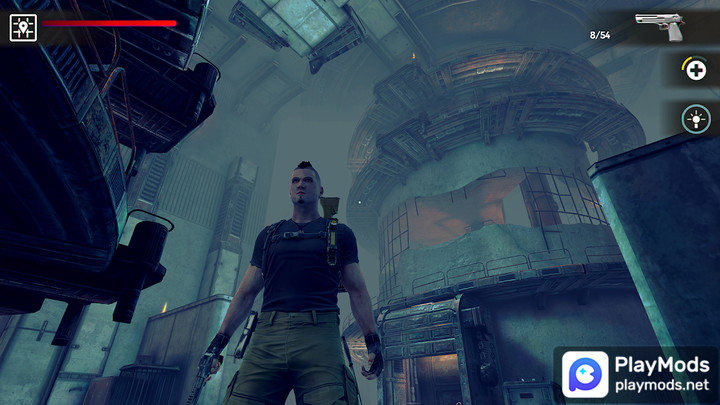This screenshot has height=405, width=720.
Task: Tap the objective marker icon beside health bar
Action: pyautogui.click(x=23, y=27)
